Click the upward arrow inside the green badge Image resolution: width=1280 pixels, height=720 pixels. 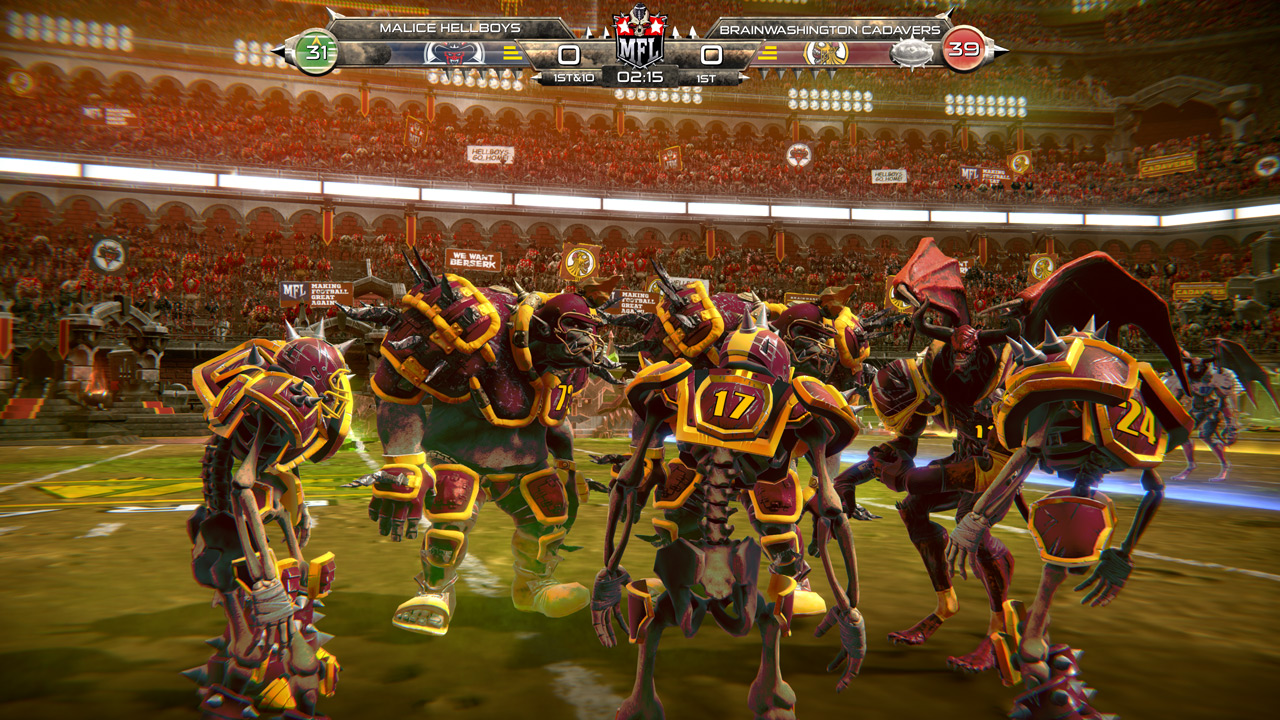point(315,41)
